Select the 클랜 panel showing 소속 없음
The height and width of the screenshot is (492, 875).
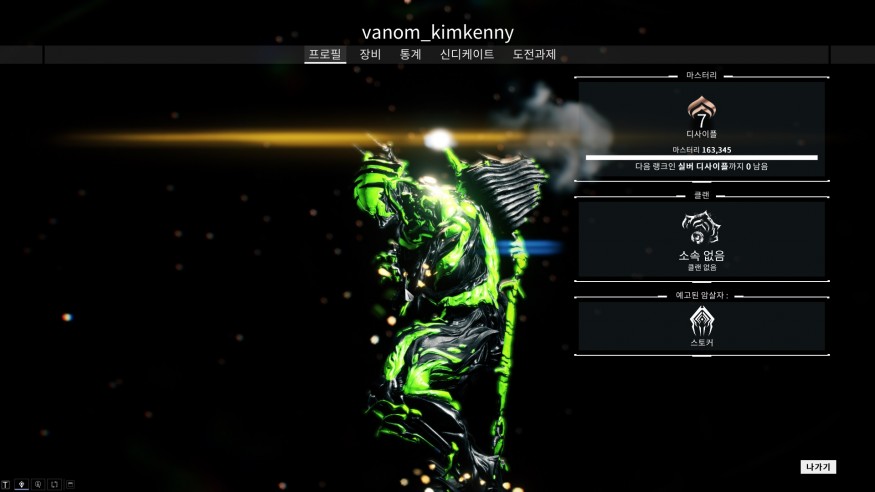701,240
